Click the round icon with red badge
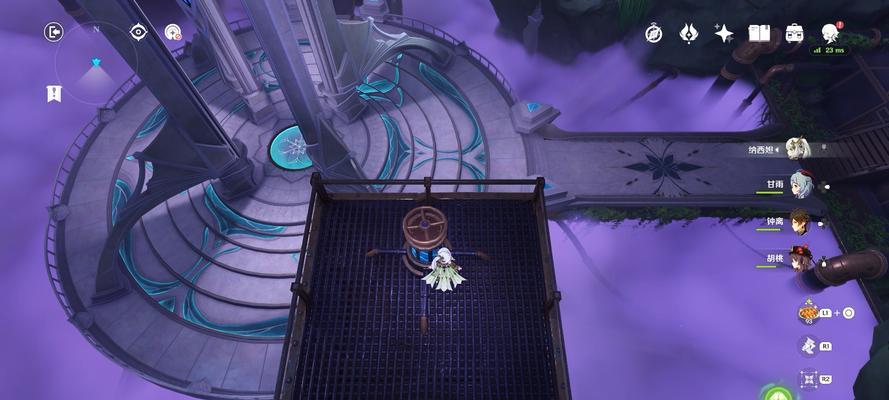The height and width of the screenshot is (400, 889). pos(173,32)
